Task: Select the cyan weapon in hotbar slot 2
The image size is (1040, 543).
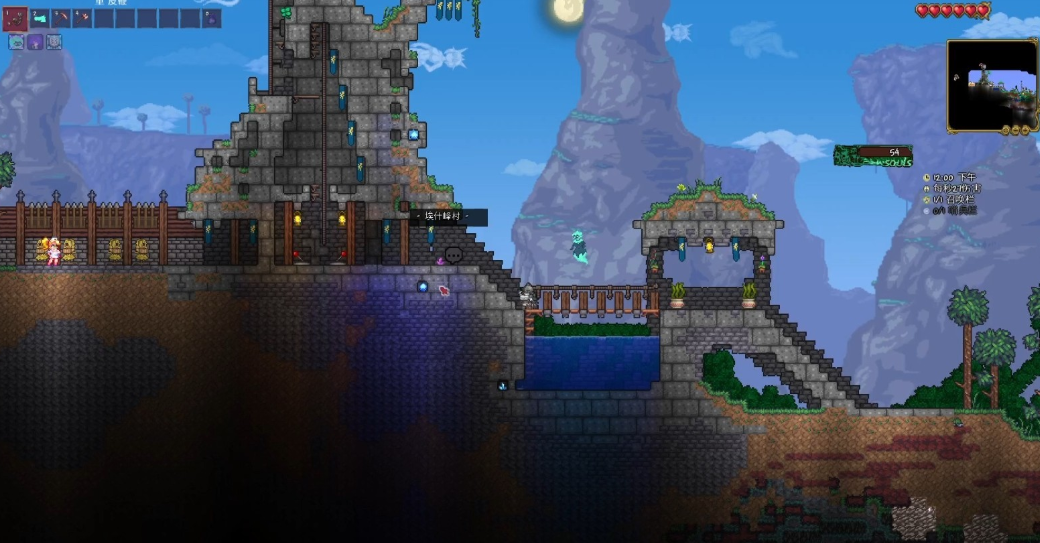Action: pyautogui.click(x=40, y=18)
